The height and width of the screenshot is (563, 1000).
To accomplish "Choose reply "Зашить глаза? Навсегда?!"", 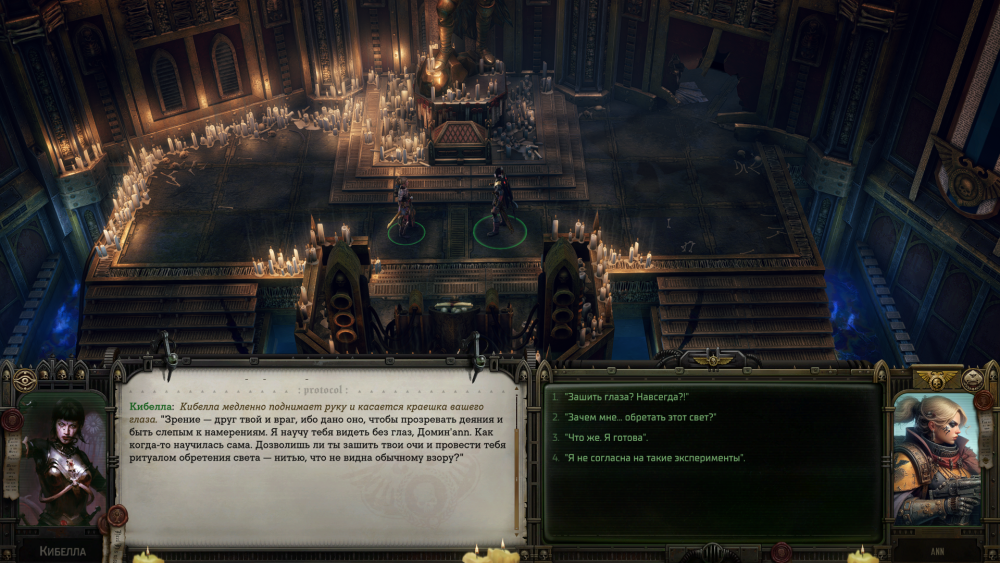I will (626, 398).
